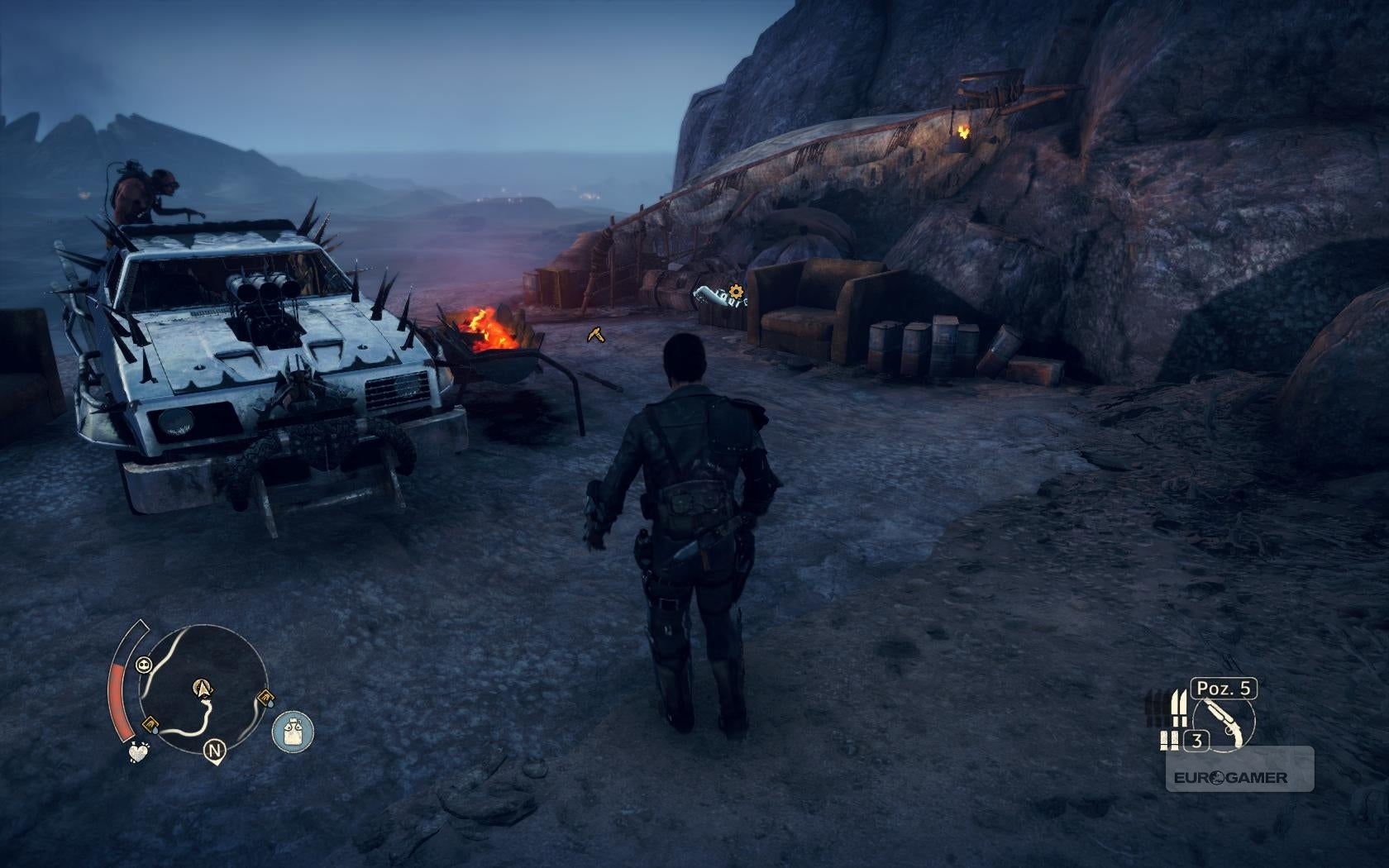This screenshot has height=868, width=1389.
Task: Click the circular minimap
Action: (204, 684)
